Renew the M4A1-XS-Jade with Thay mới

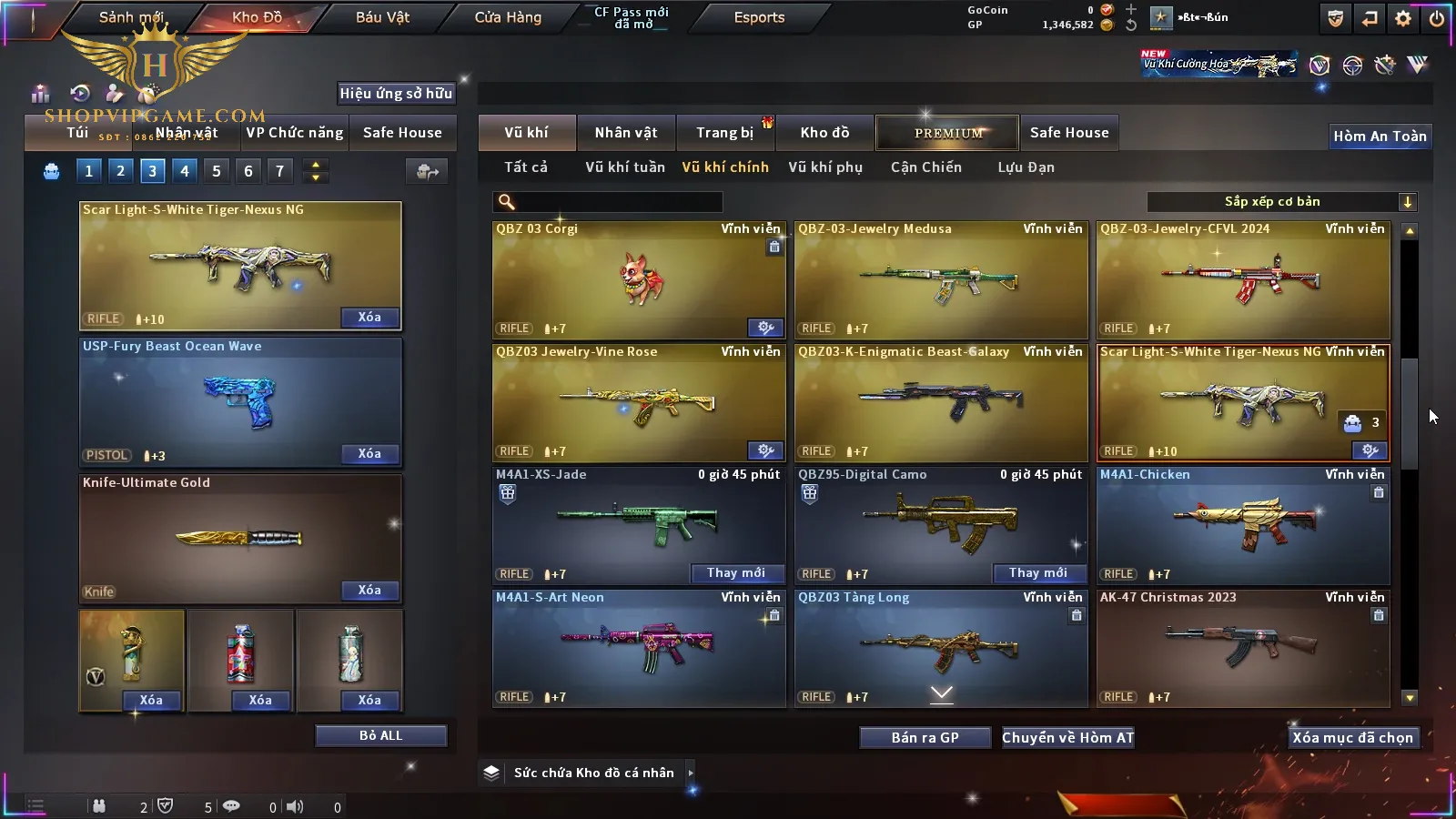(736, 573)
